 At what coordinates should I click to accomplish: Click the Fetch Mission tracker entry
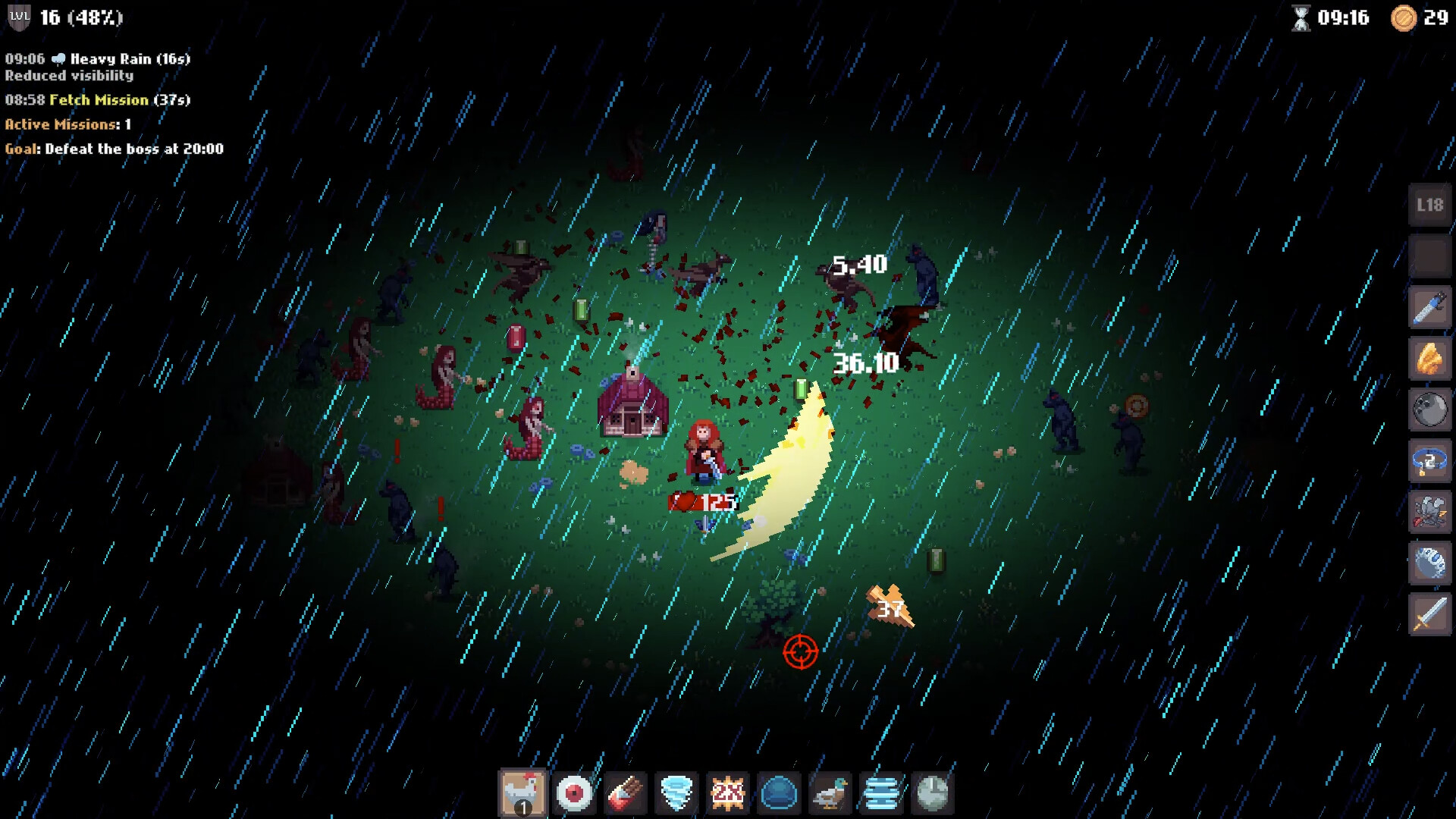coord(99,100)
